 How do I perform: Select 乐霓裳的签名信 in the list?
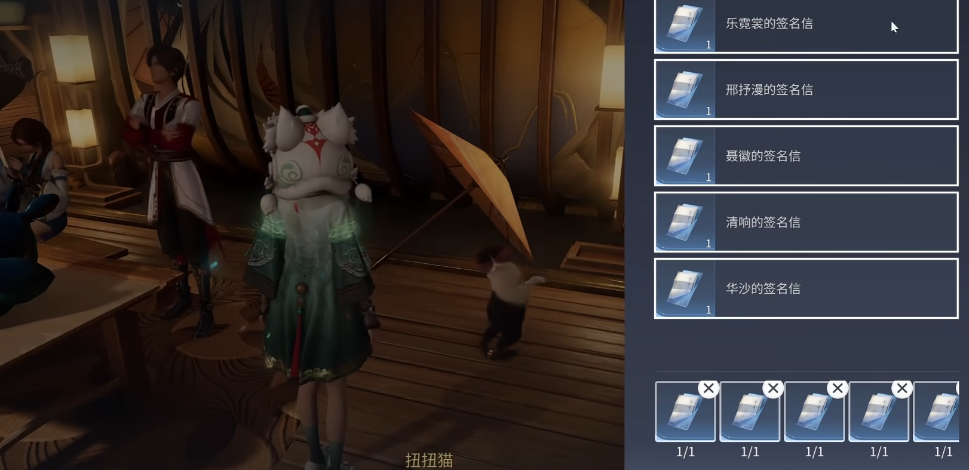click(x=806, y=24)
